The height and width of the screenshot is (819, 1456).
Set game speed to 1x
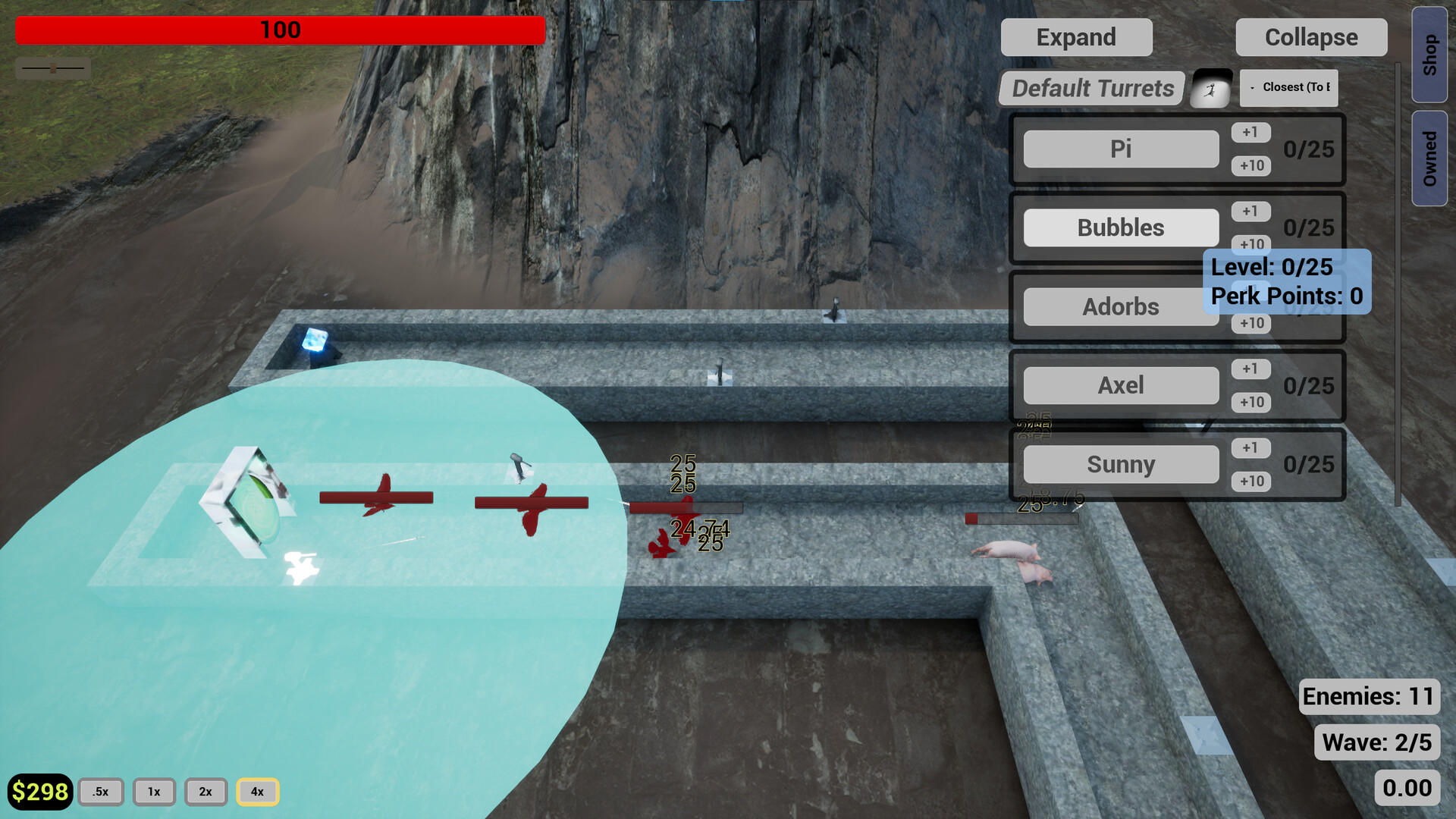[x=154, y=791]
